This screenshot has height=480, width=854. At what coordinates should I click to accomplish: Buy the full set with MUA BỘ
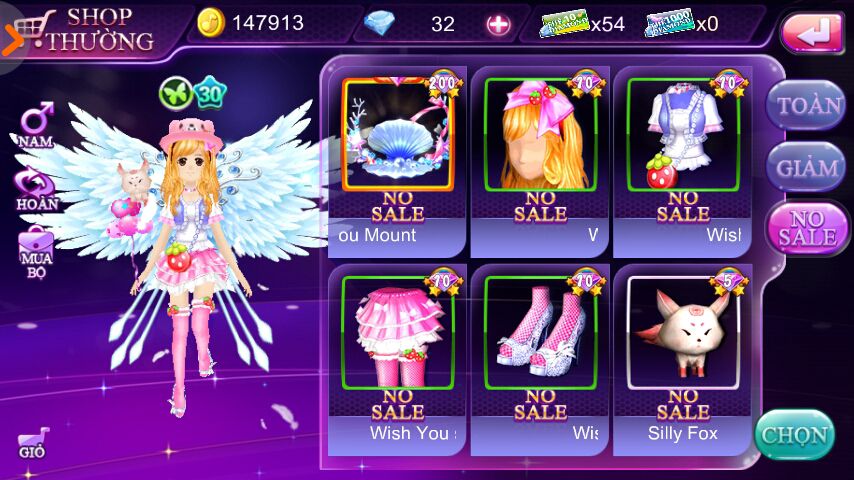coord(36,250)
